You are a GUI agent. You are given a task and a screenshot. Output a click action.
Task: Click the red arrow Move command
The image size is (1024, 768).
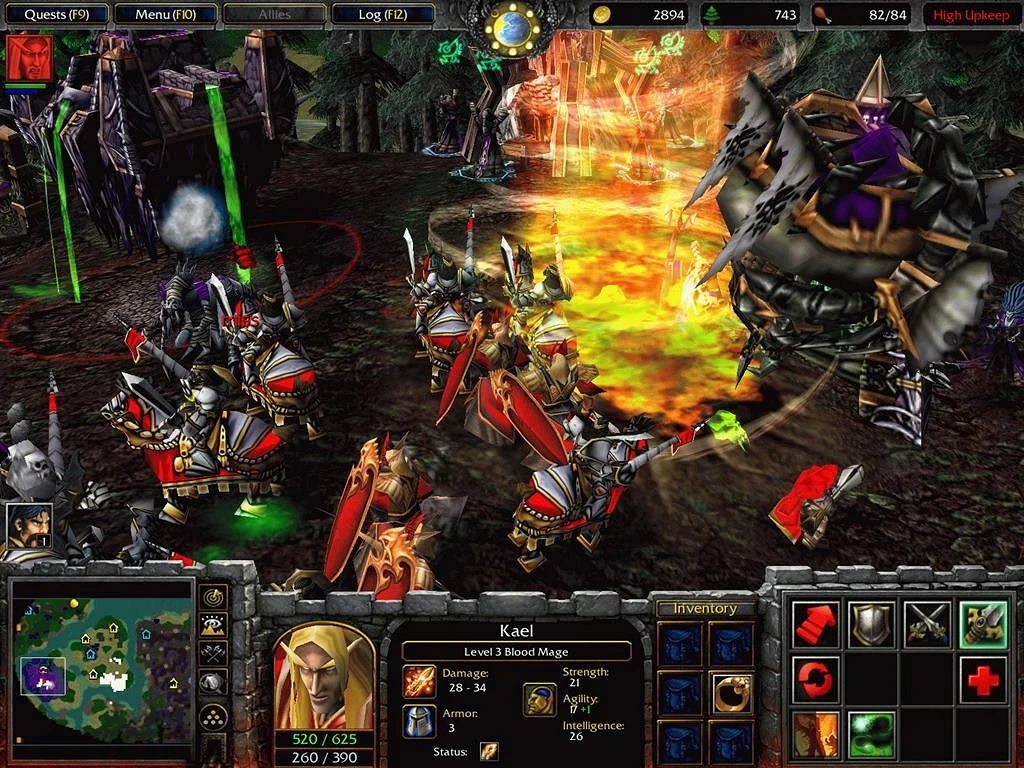pyautogui.click(x=816, y=624)
